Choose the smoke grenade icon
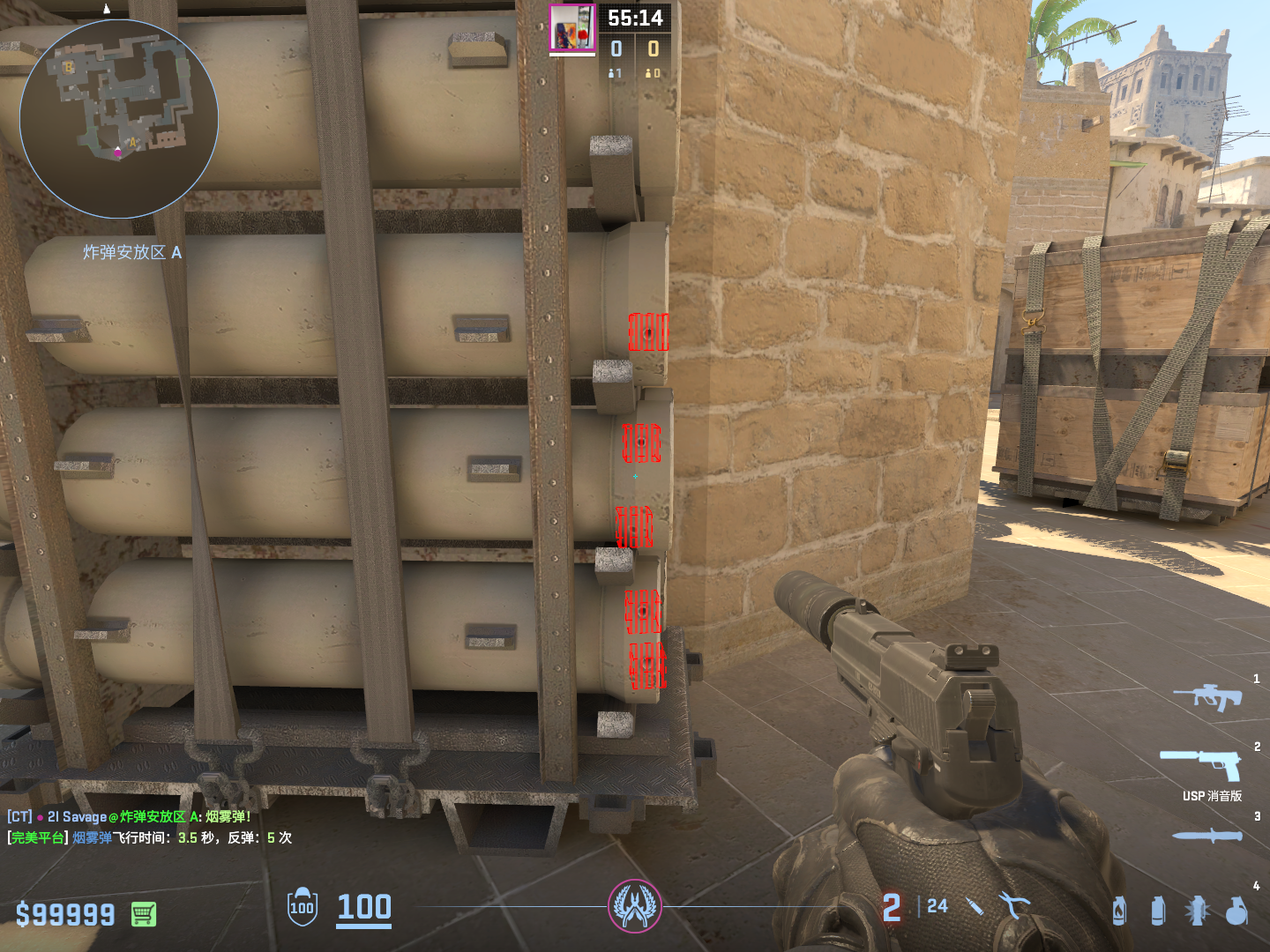The width and height of the screenshot is (1270, 952). click(x=1158, y=911)
